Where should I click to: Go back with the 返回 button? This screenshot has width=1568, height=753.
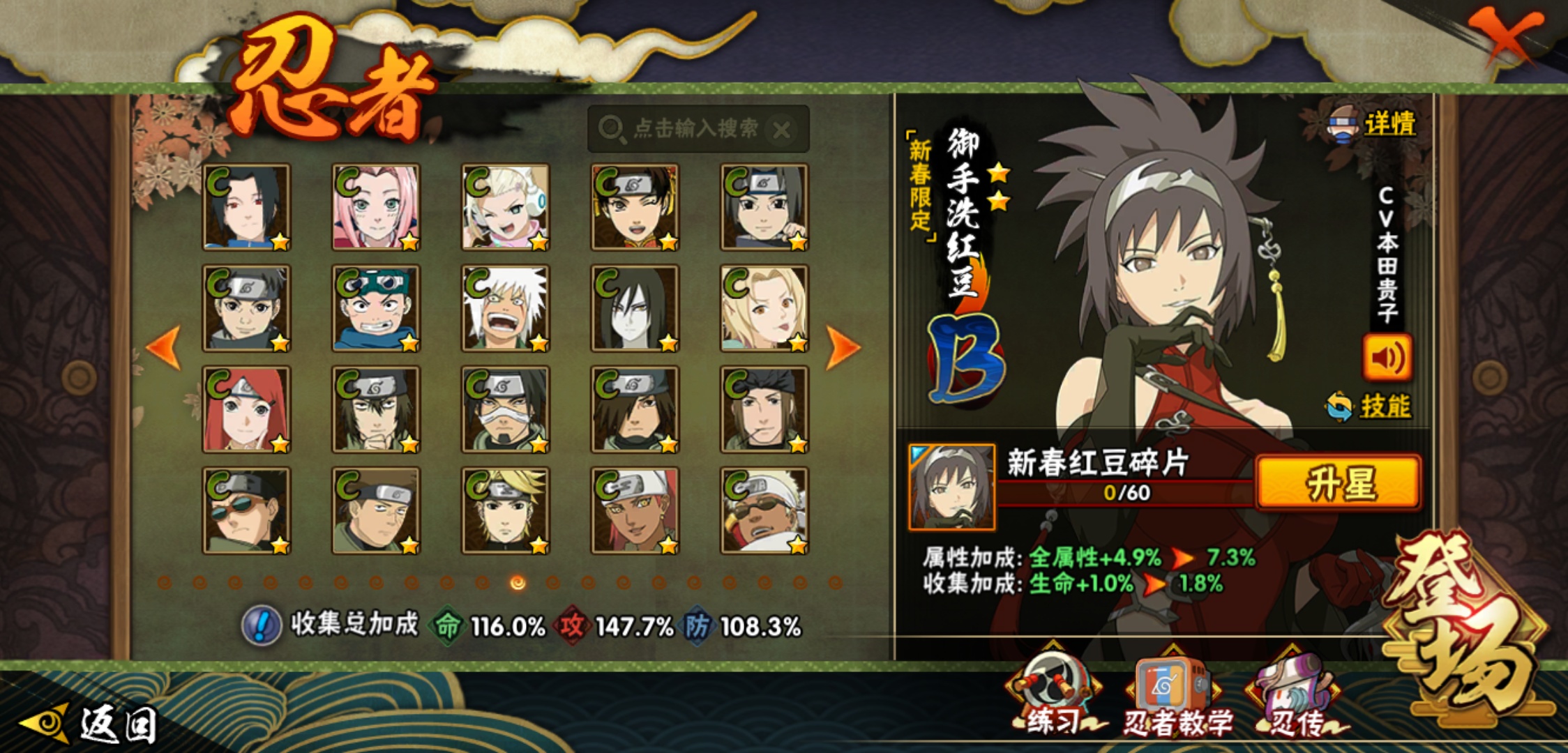click(x=91, y=724)
